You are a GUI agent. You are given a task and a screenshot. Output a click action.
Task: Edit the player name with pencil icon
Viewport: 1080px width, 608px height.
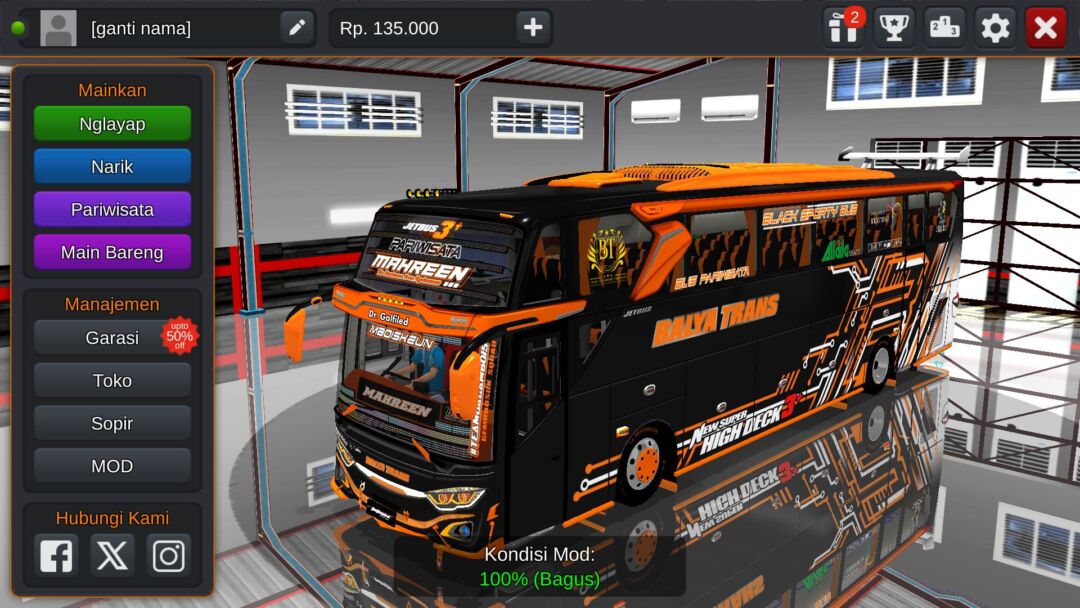[x=297, y=28]
